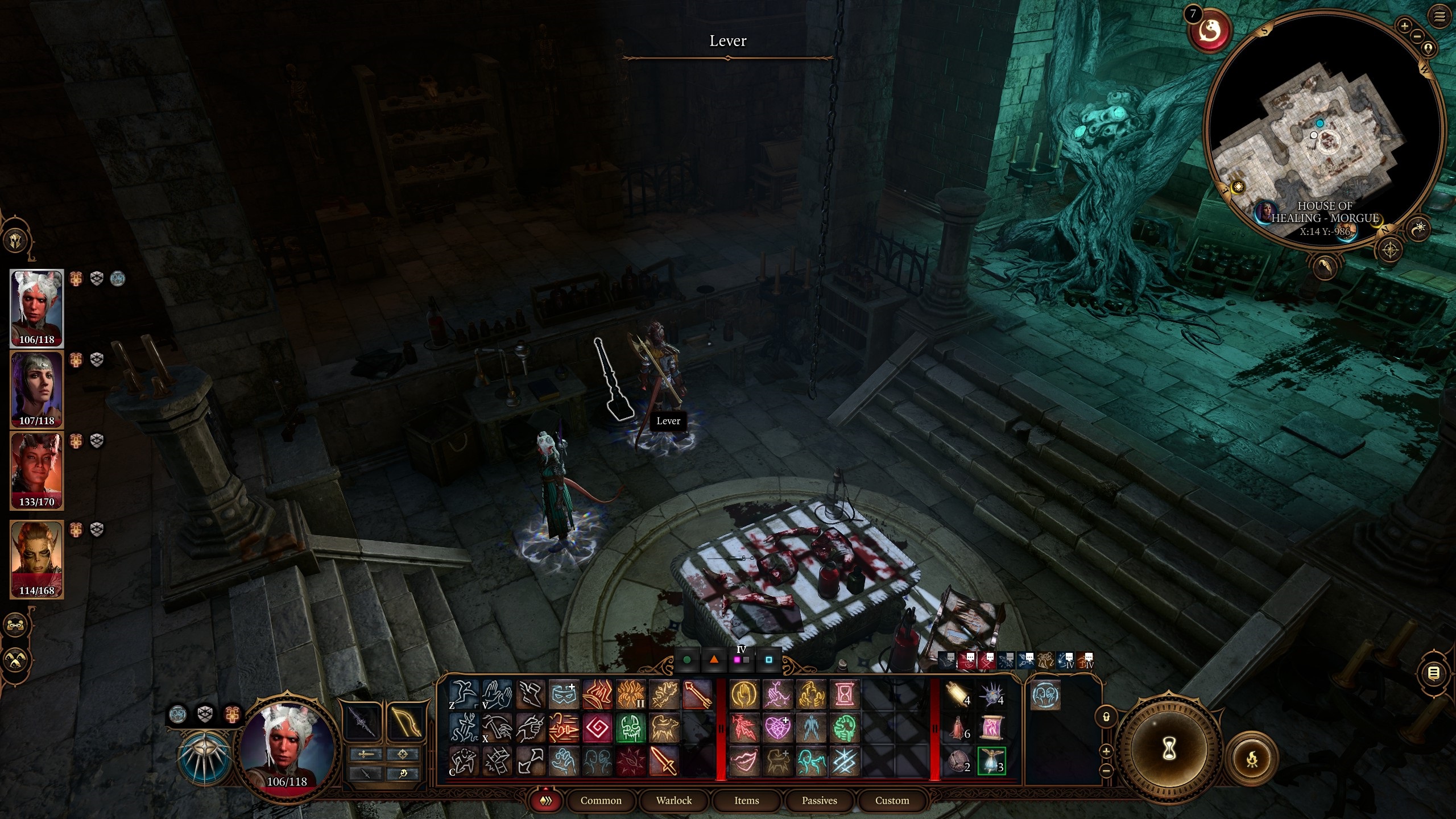Click the House of Healing minimap
The height and width of the screenshot is (819, 1456).
(x=1324, y=131)
